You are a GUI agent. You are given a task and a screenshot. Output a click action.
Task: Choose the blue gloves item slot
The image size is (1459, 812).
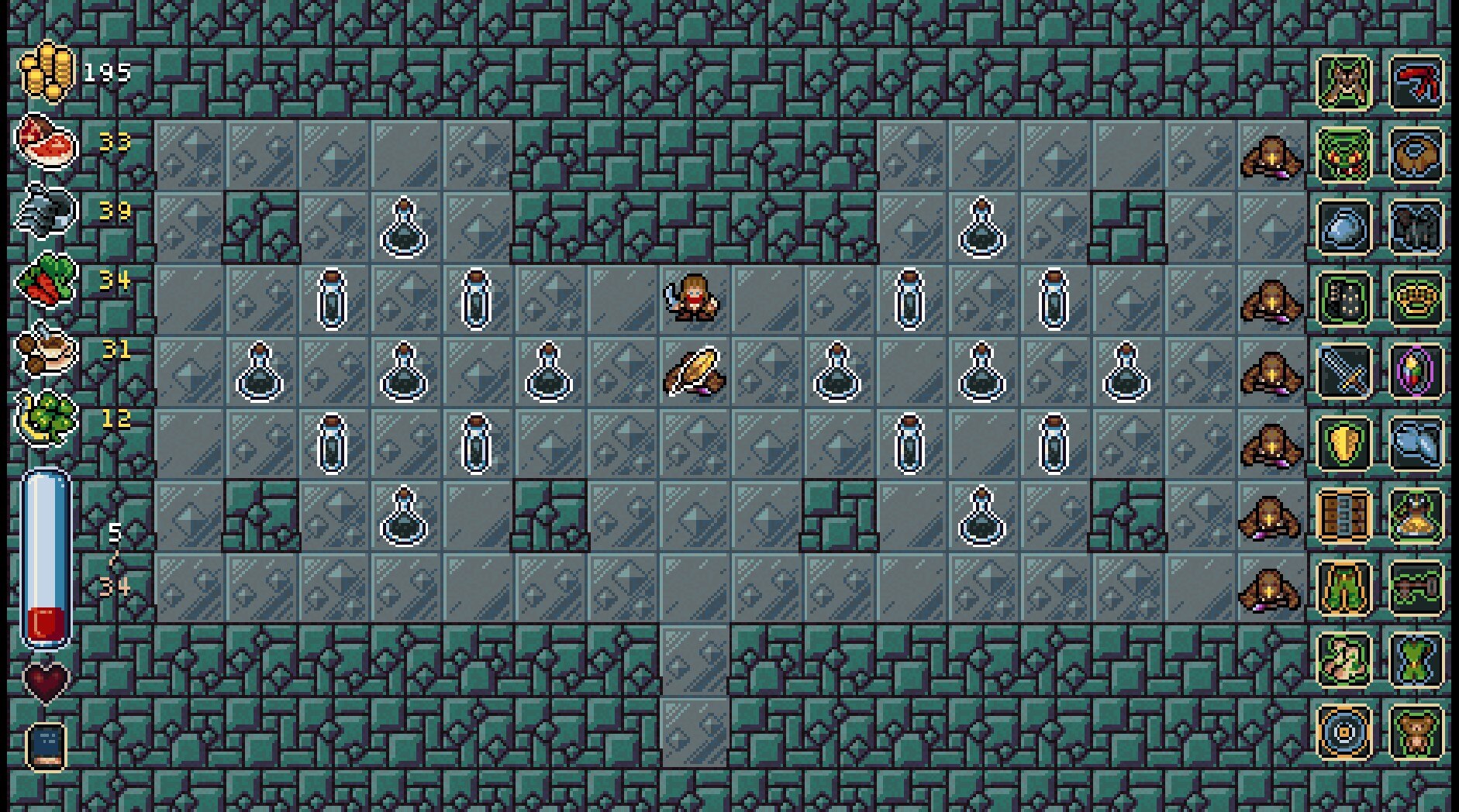[x=1416, y=443]
